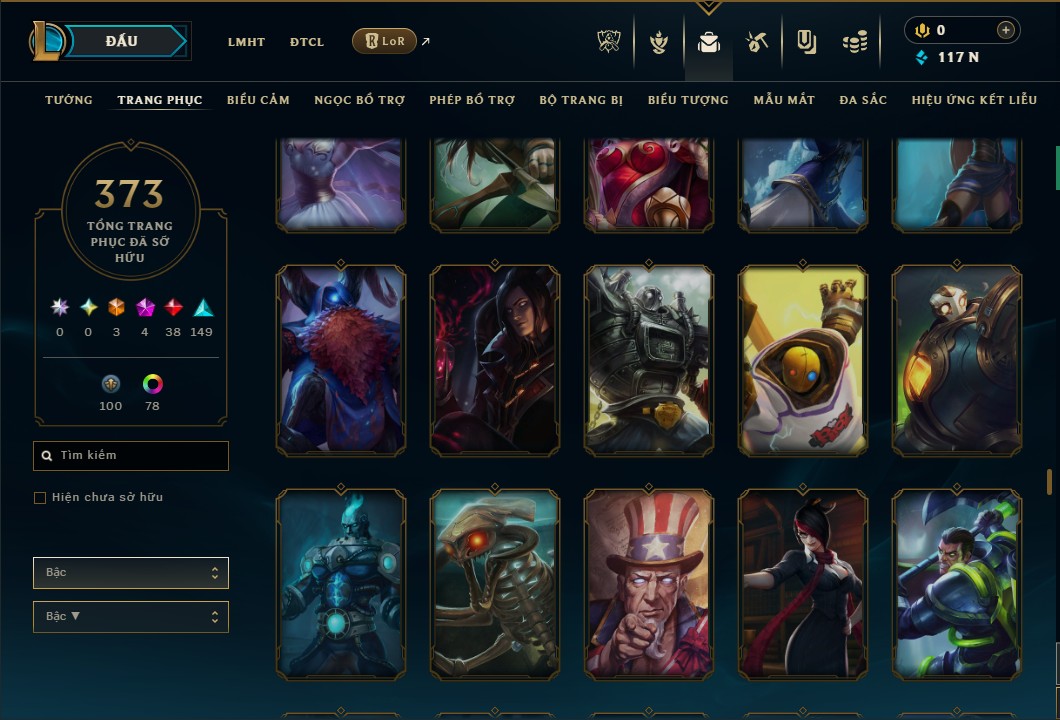
Task: Open the upper Bậc dropdown
Action: point(131,573)
